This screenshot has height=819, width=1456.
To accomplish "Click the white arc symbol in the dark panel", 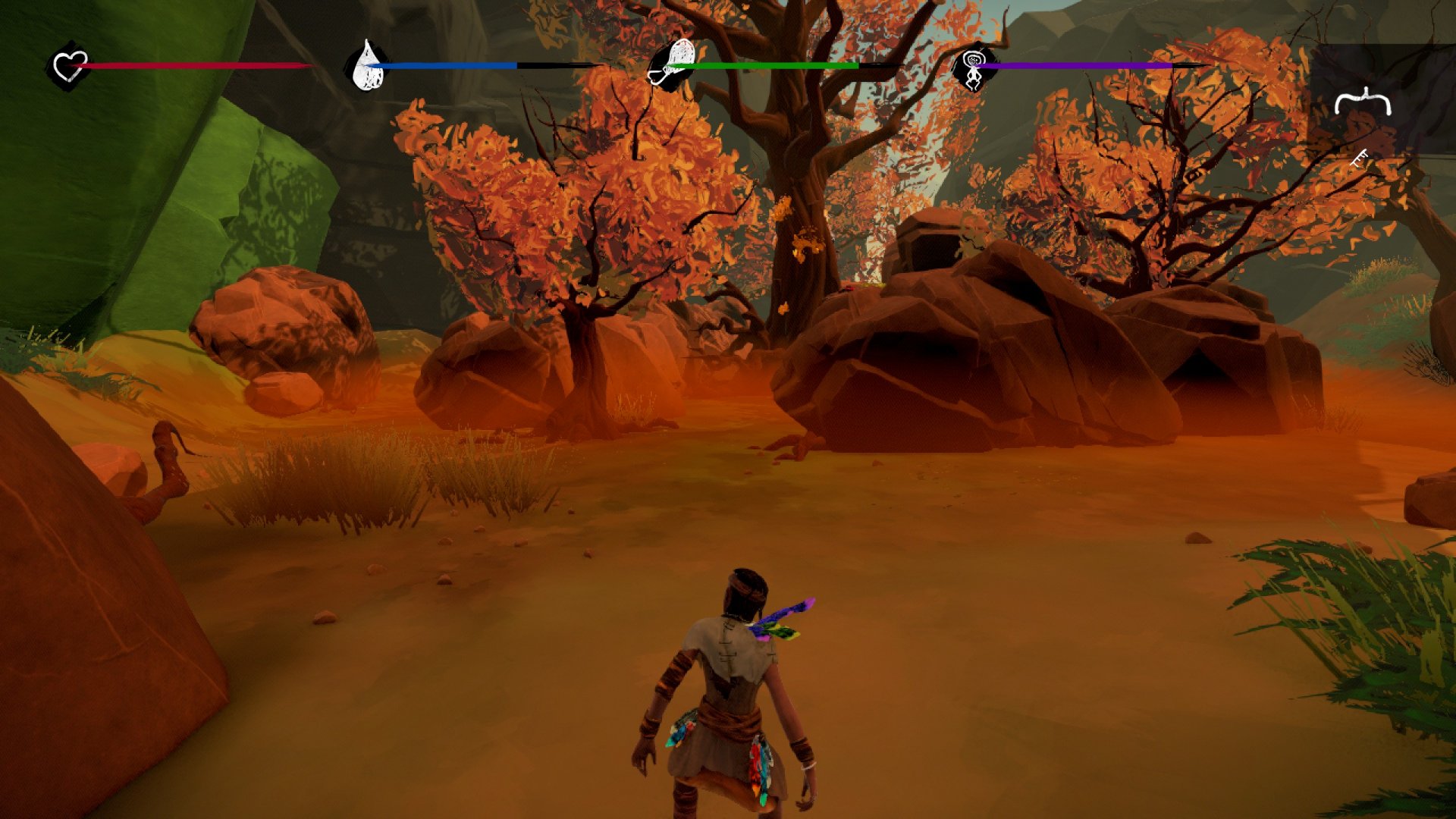I will tap(1363, 102).
